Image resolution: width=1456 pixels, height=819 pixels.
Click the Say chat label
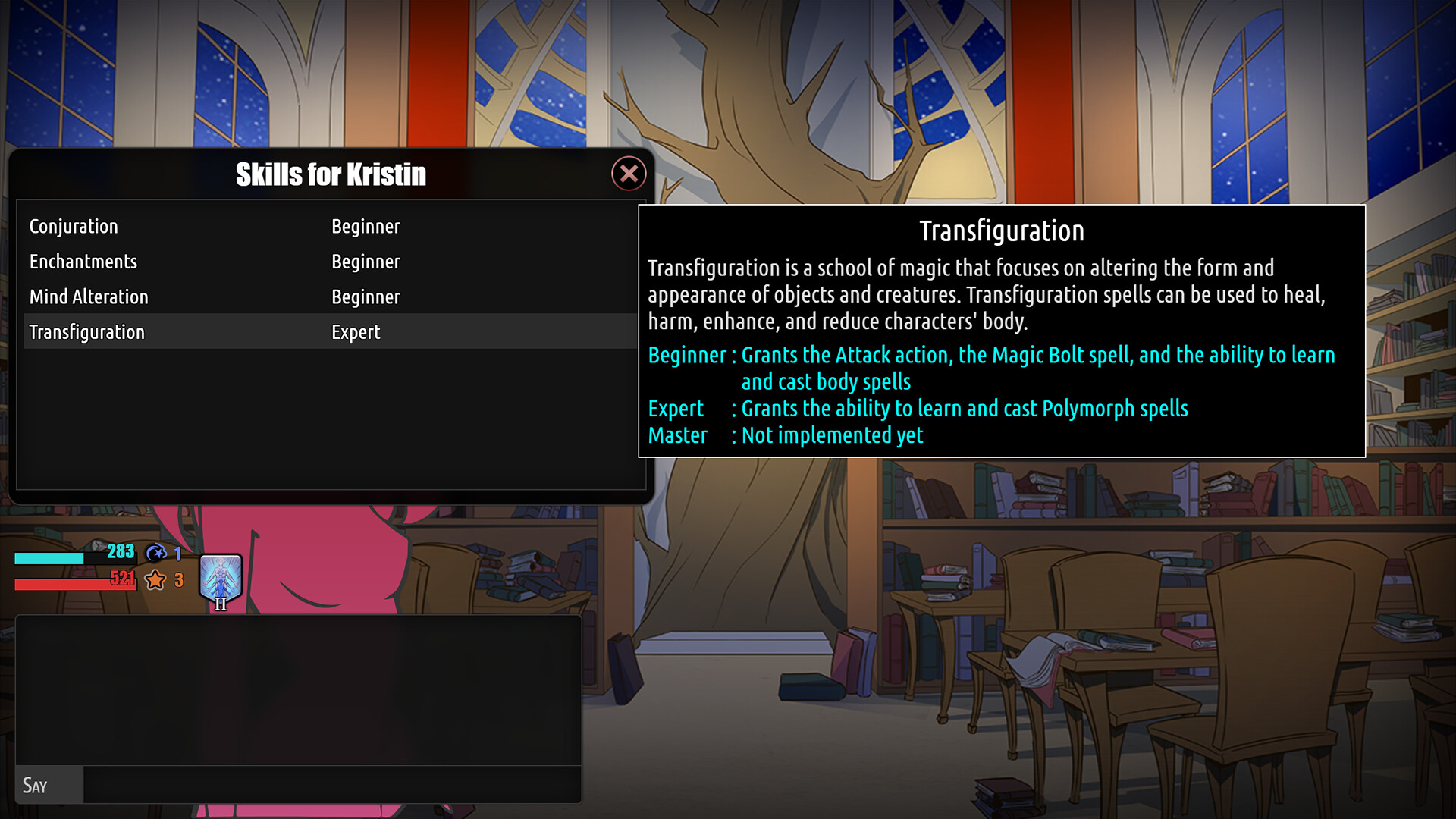click(36, 786)
